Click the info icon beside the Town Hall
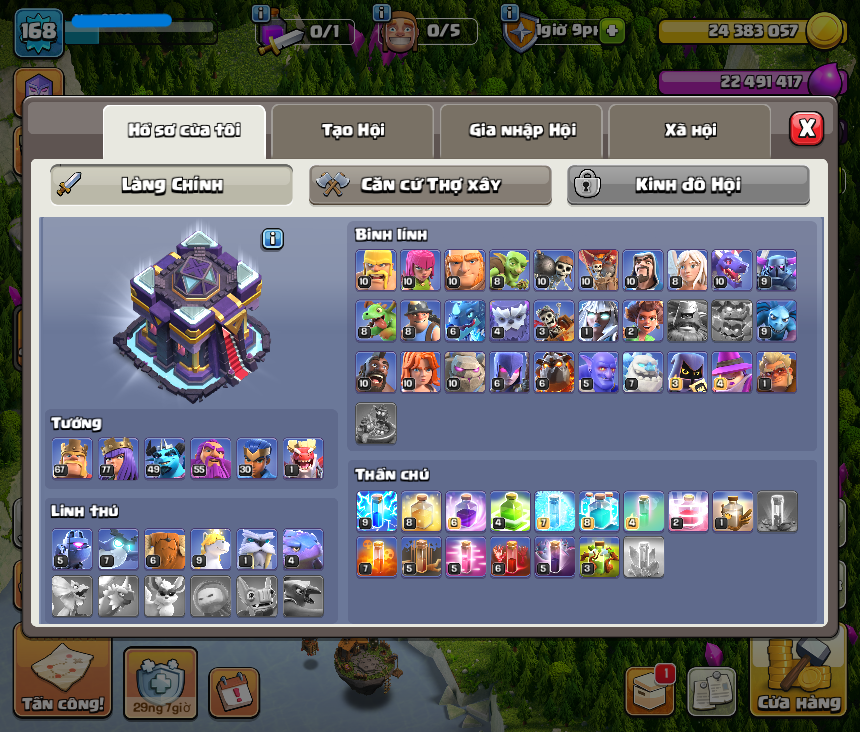Image resolution: width=860 pixels, height=732 pixels. [273, 239]
